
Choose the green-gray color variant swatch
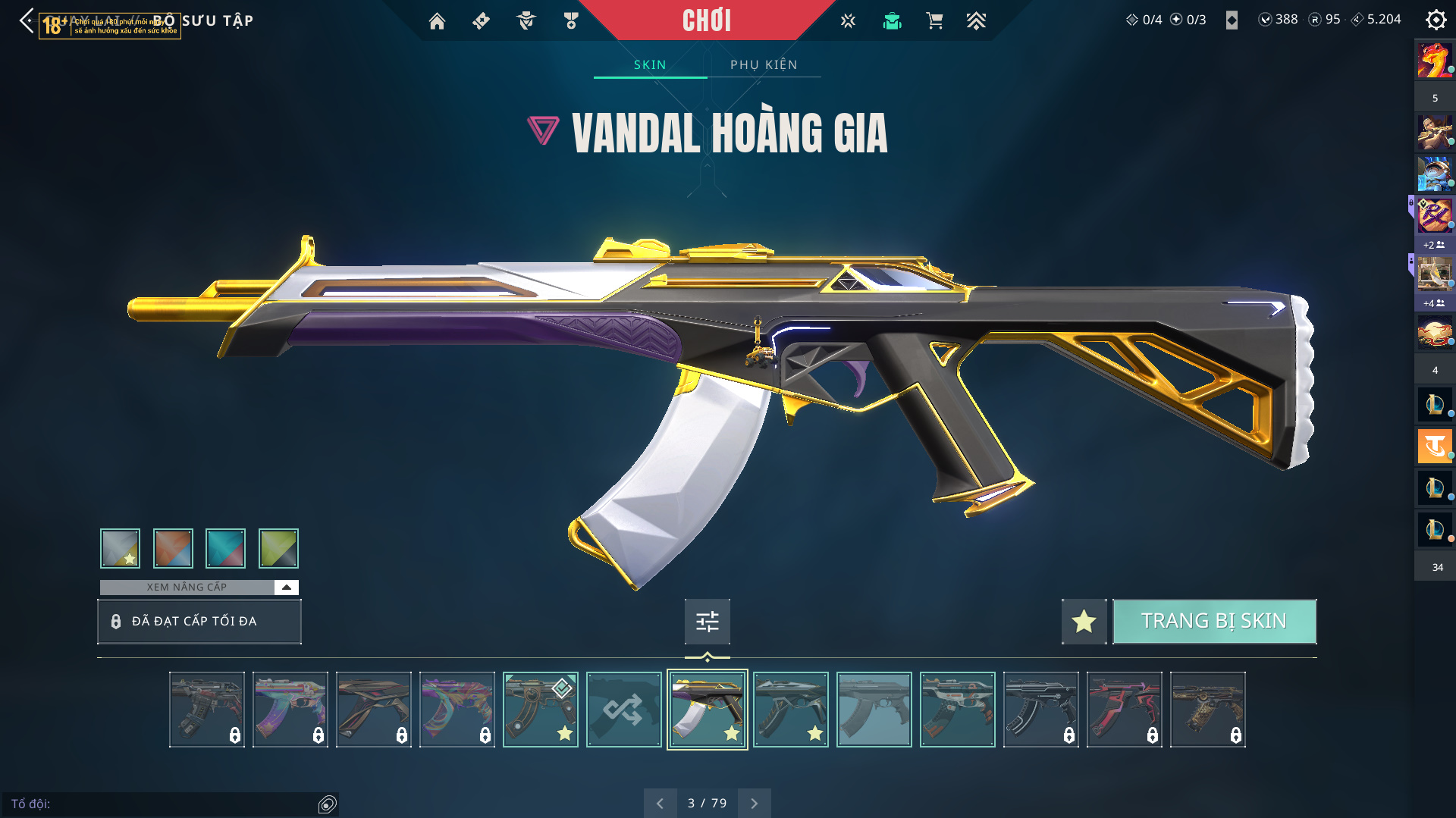278,548
